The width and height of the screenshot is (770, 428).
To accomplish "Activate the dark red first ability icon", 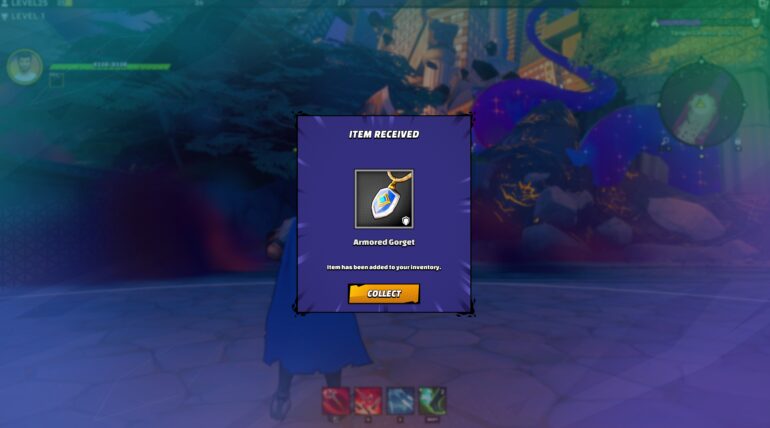I will pos(336,401).
